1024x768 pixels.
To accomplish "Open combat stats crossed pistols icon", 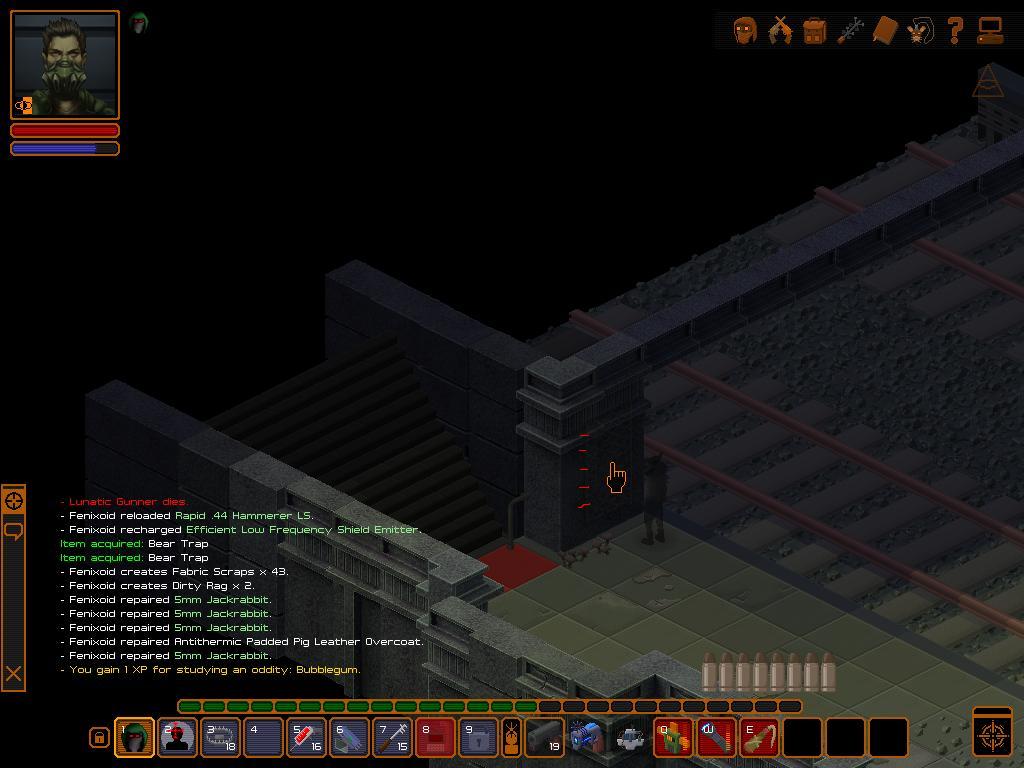I will (x=780, y=31).
